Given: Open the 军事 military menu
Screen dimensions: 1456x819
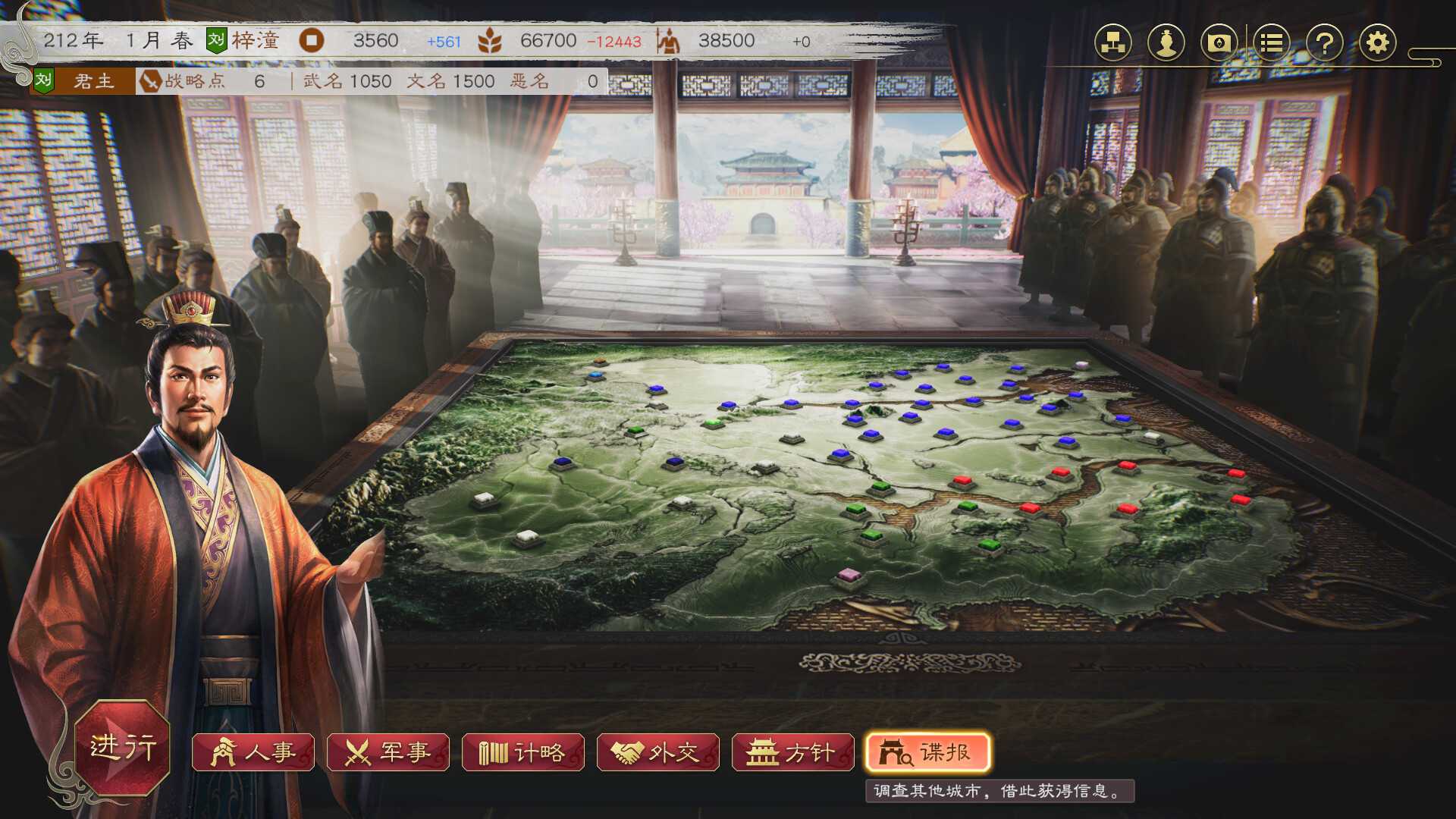Looking at the screenshot, I should 389,752.
